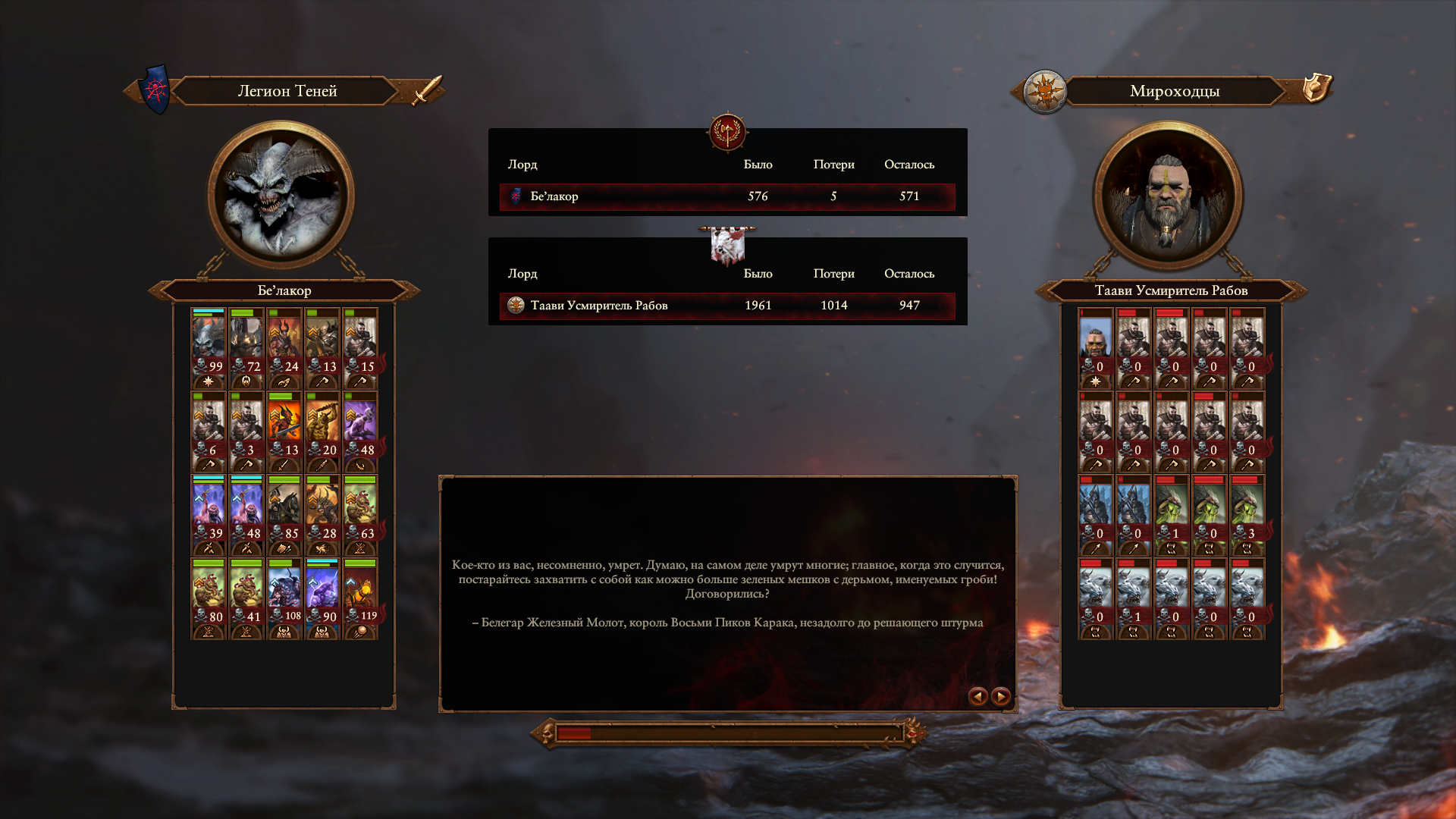Select the unit card showing 72 kills

point(246,347)
